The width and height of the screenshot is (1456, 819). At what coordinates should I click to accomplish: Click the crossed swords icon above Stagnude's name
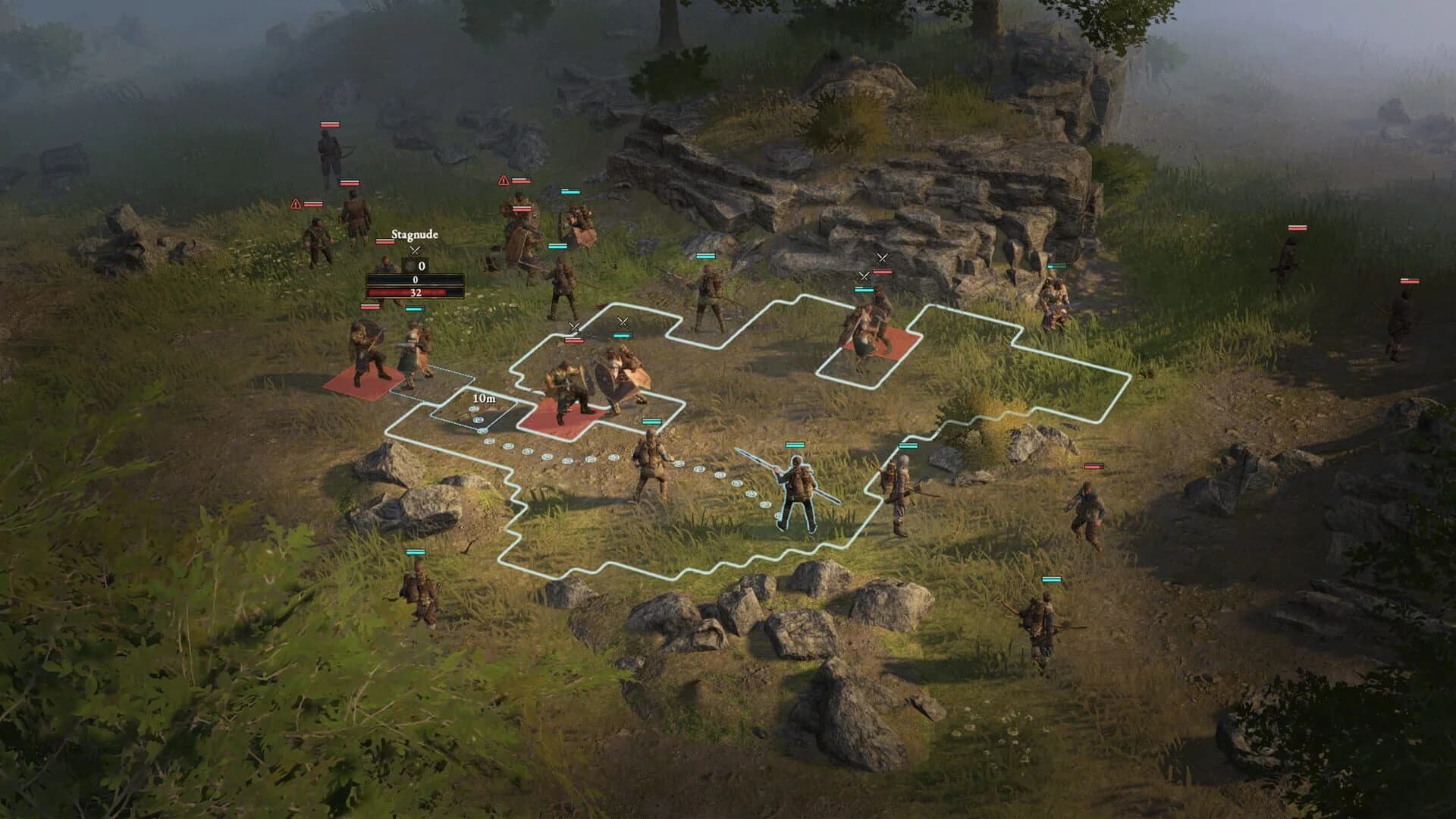point(415,251)
